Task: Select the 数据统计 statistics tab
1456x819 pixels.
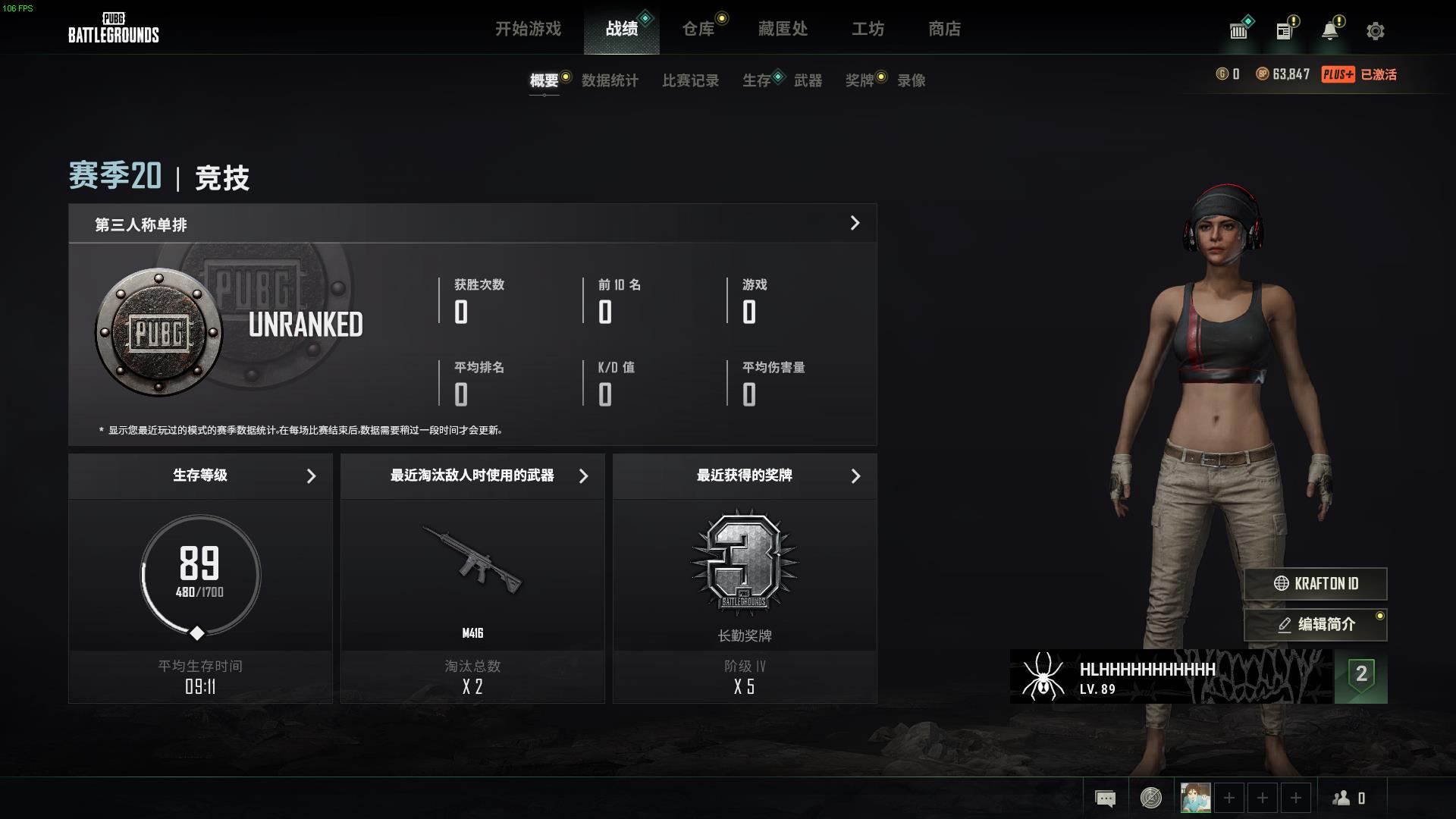Action: coord(610,80)
